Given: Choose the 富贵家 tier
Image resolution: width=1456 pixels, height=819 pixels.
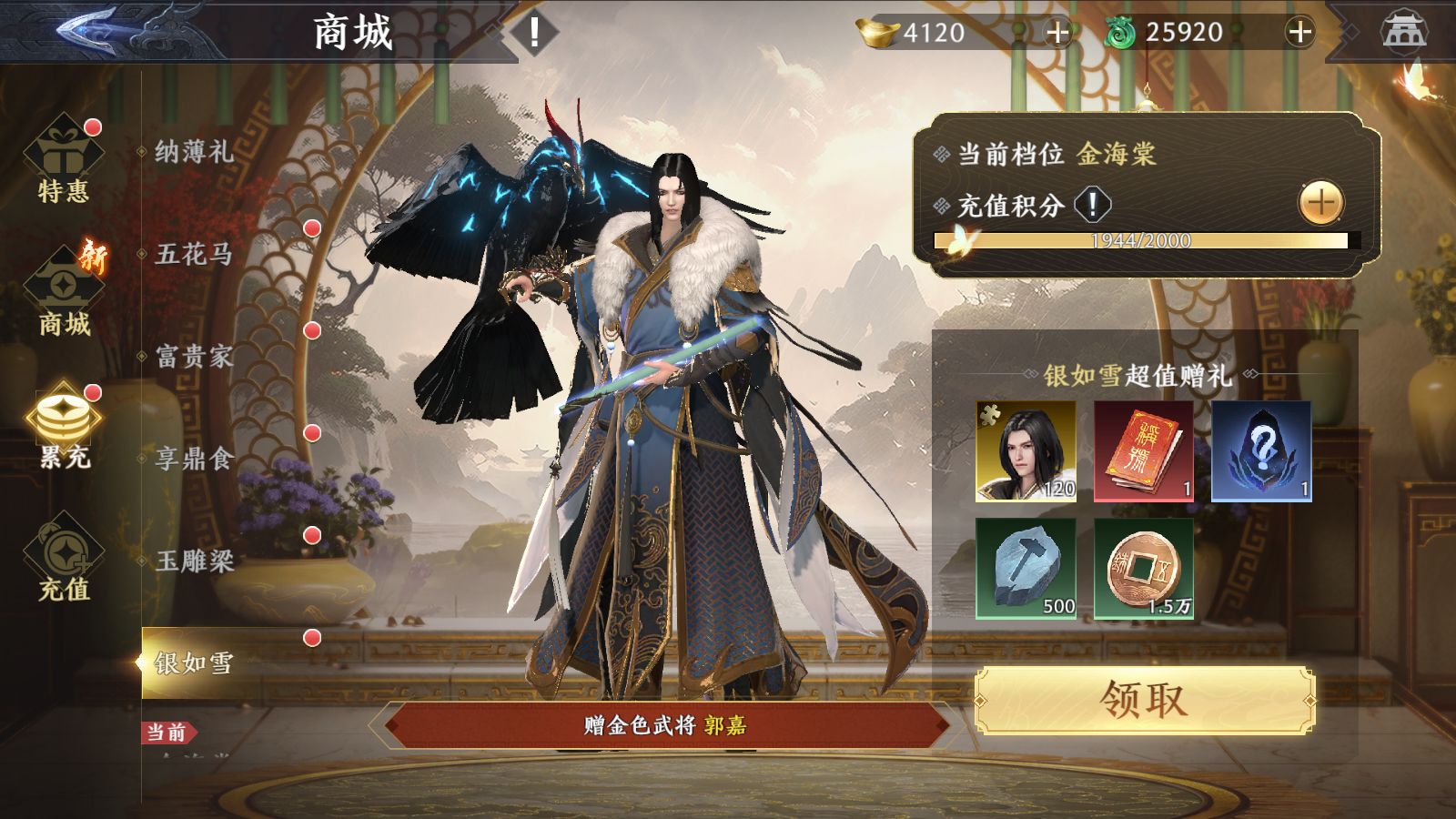Looking at the screenshot, I should (x=194, y=356).
